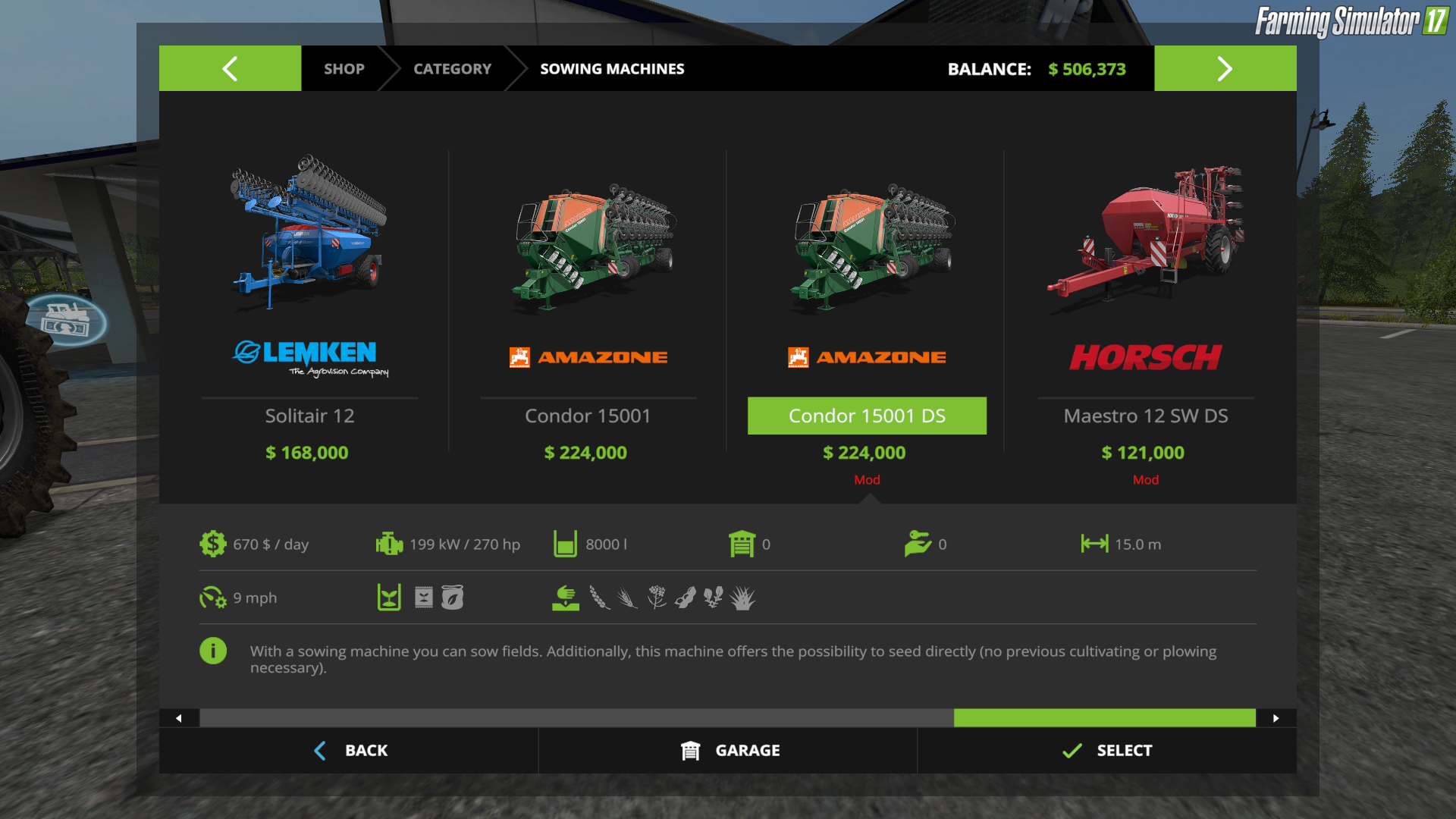Screen dimensions: 1456x819
Task: Click the working speed icon
Action: (213, 598)
